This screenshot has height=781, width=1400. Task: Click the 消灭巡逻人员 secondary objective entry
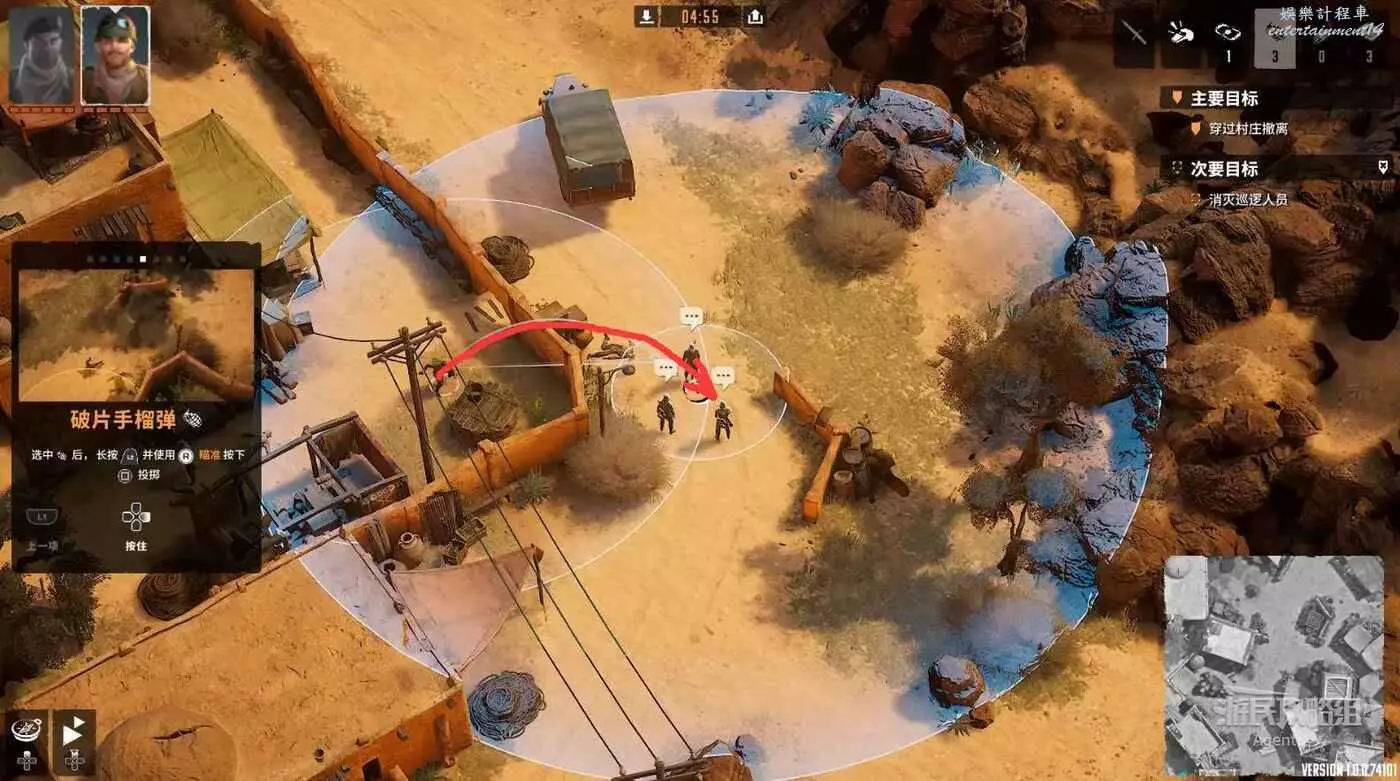pyautogui.click(x=1248, y=199)
